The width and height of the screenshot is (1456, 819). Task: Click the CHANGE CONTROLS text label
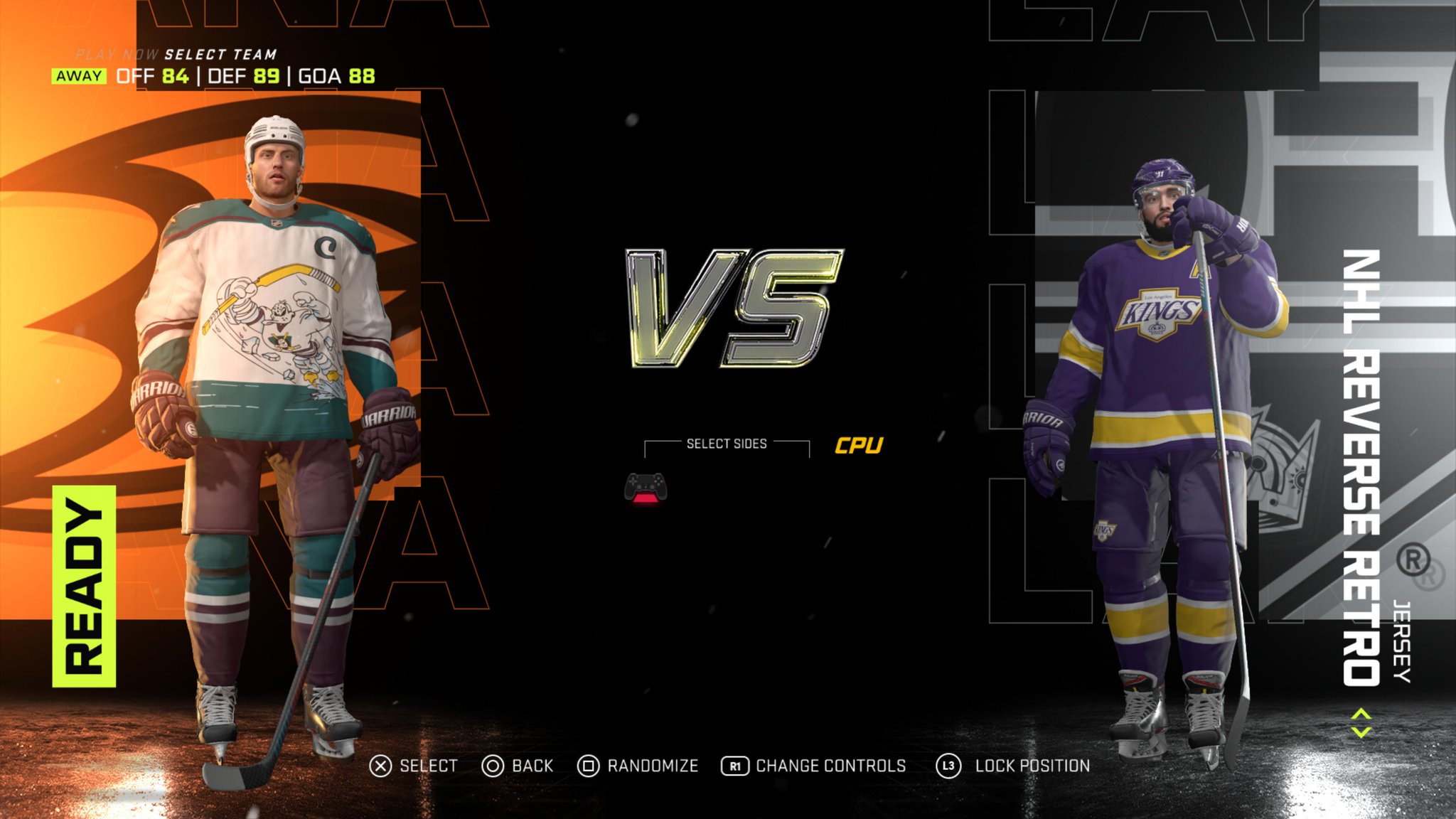(x=830, y=766)
